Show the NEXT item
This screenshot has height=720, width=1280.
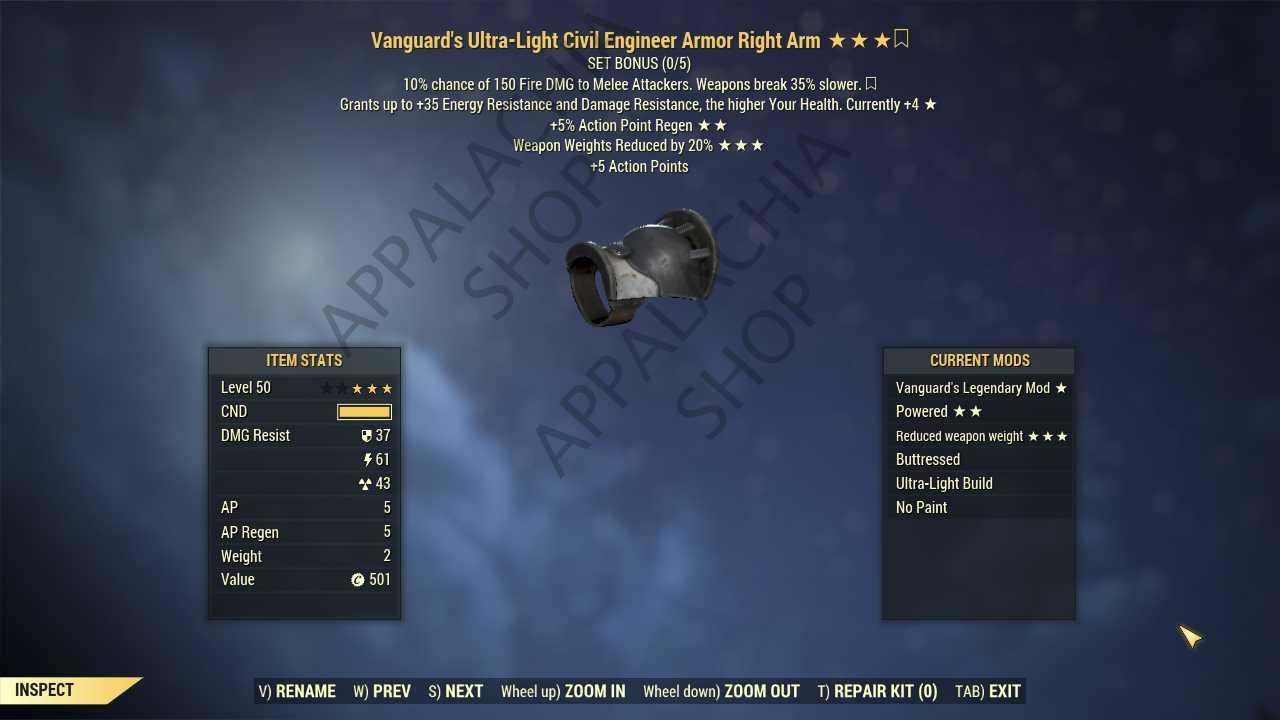pyautogui.click(x=456, y=691)
